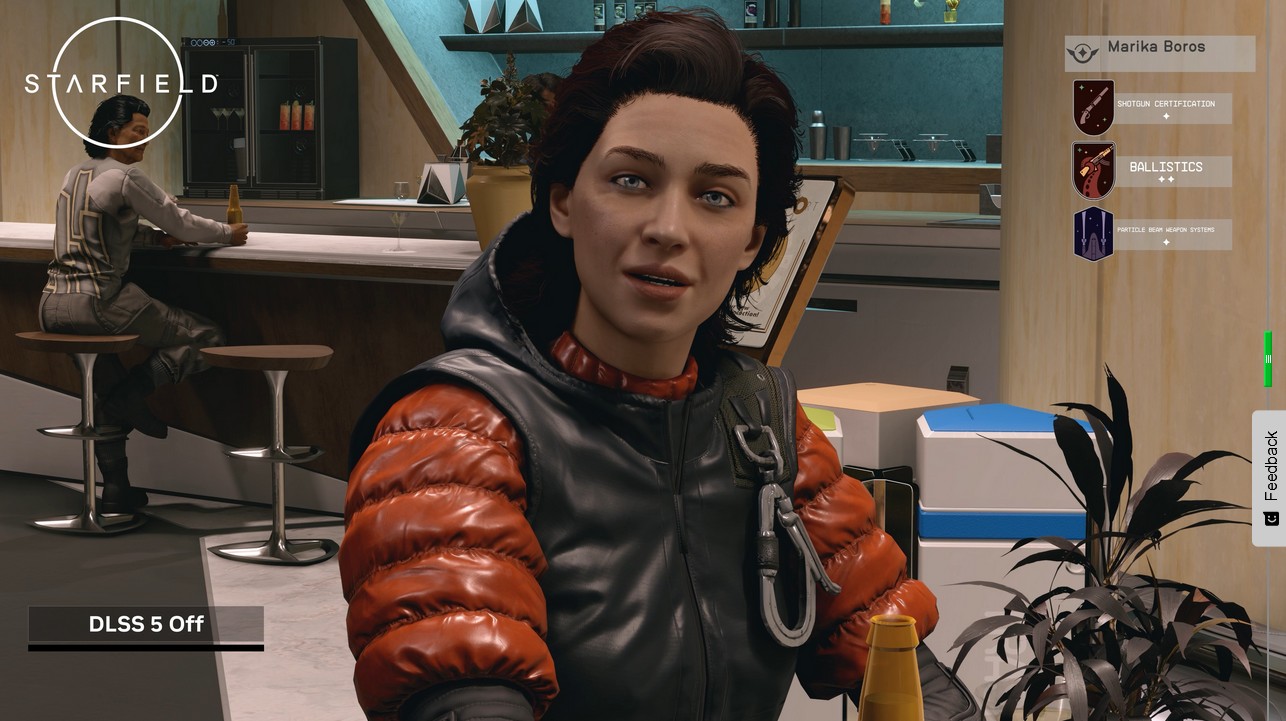The image size is (1286, 721).
Task: Click the DLSS 5 Off label
Action: [x=145, y=624]
